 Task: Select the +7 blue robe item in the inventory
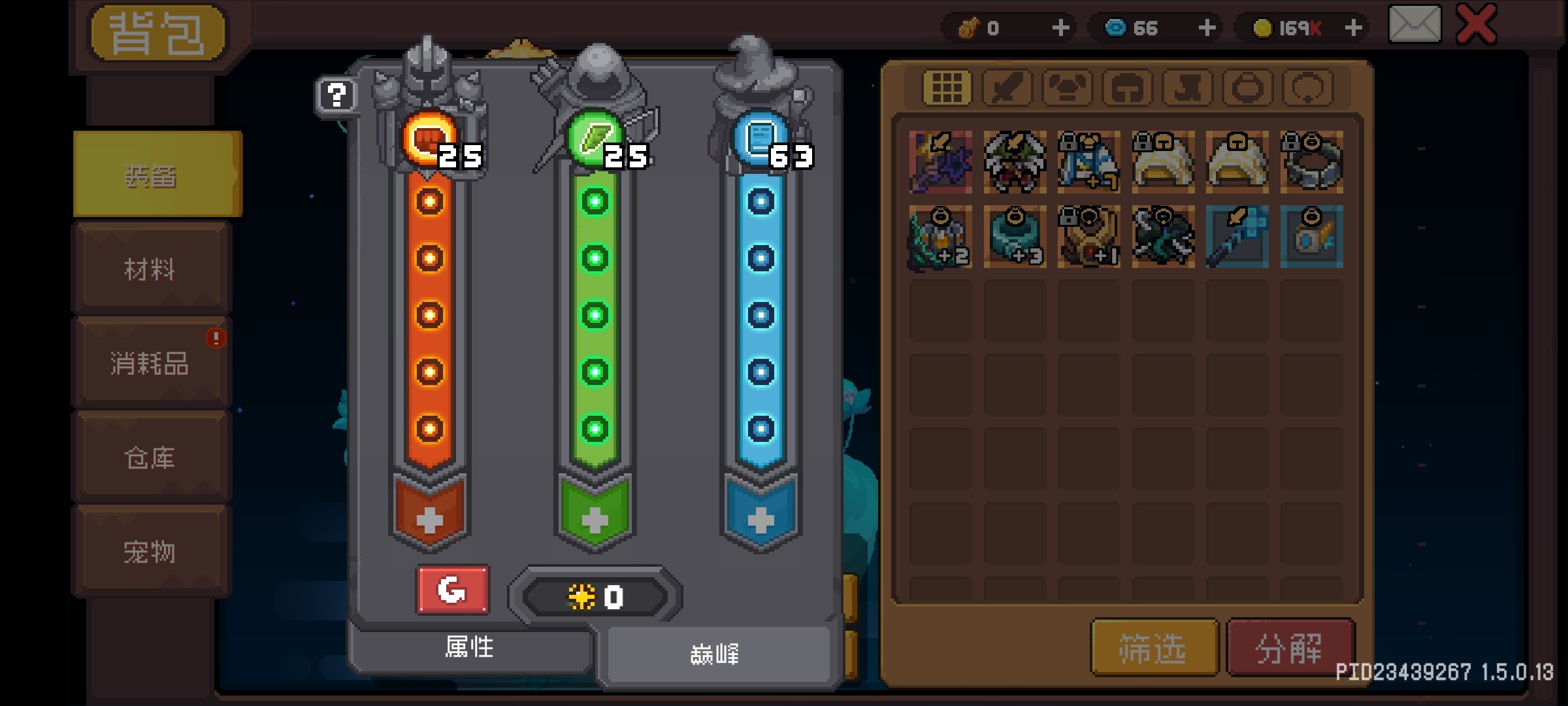1089,162
